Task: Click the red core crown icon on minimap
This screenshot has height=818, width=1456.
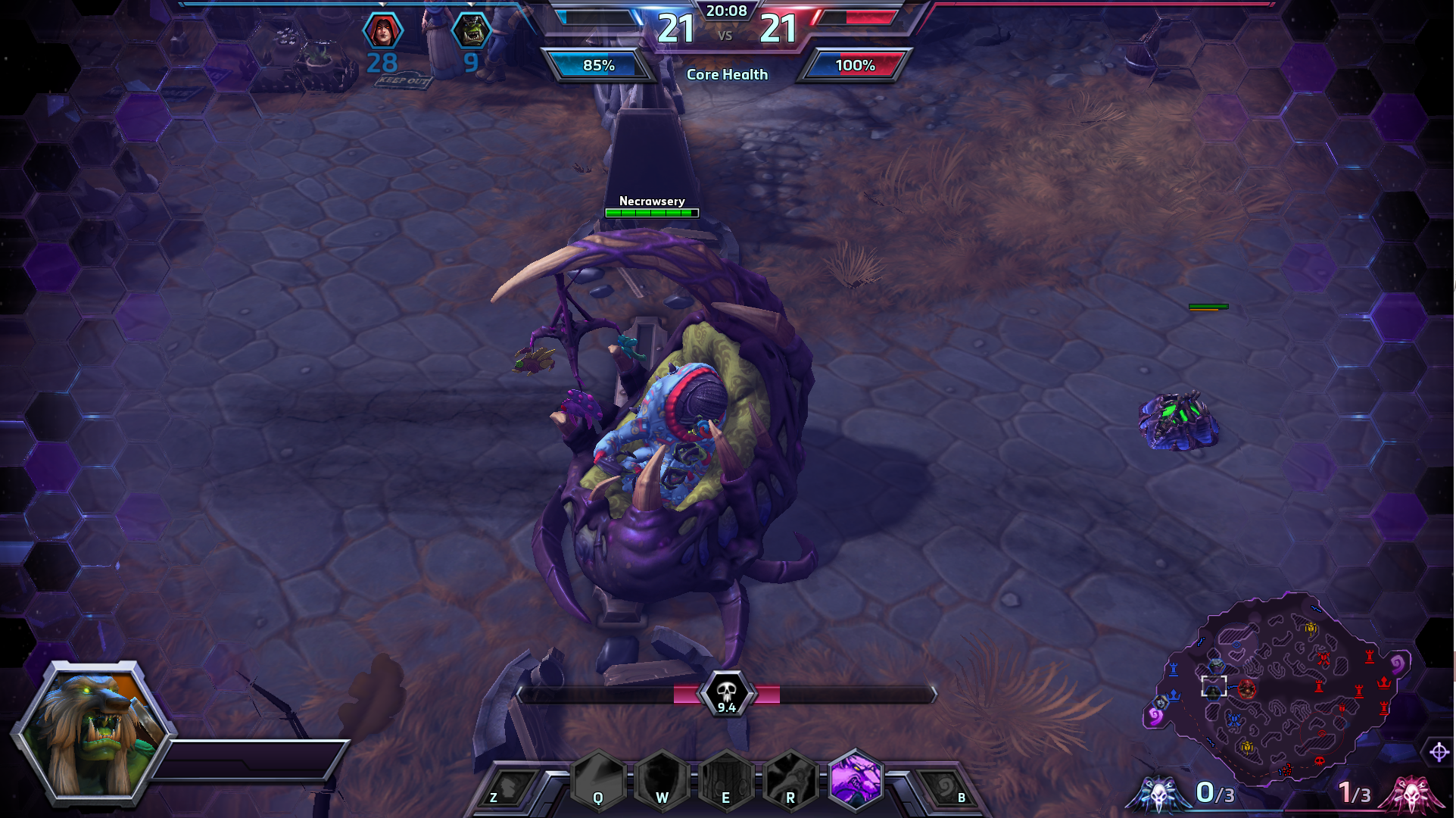Action: pyautogui.click(x=1384, y=682)
